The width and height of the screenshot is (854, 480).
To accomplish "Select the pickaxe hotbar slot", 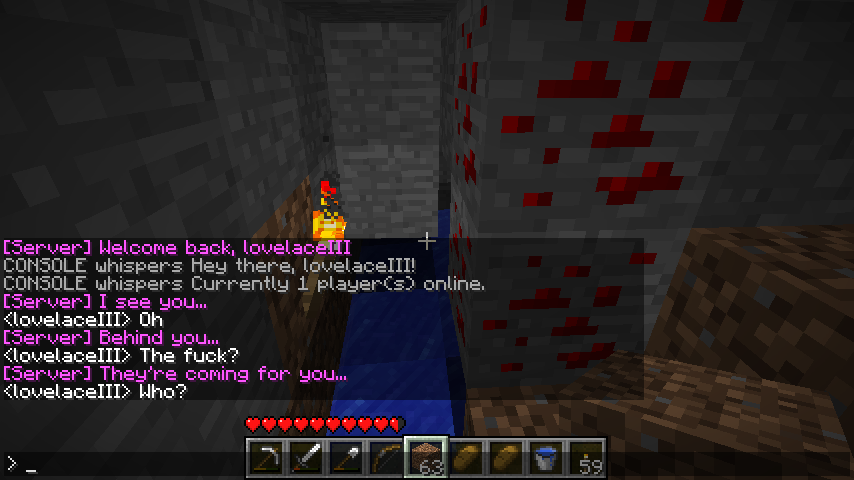I will 267,458.
